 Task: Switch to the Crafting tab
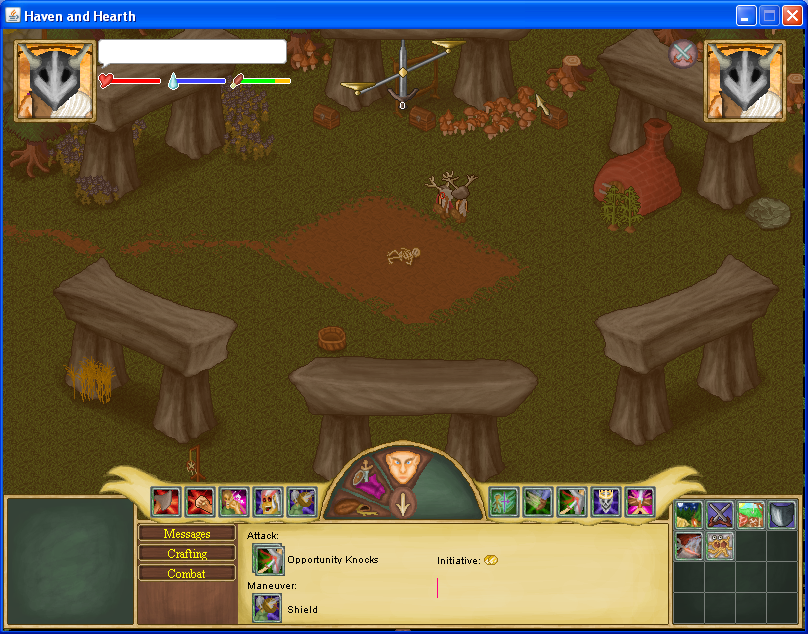tap(187, 554)
